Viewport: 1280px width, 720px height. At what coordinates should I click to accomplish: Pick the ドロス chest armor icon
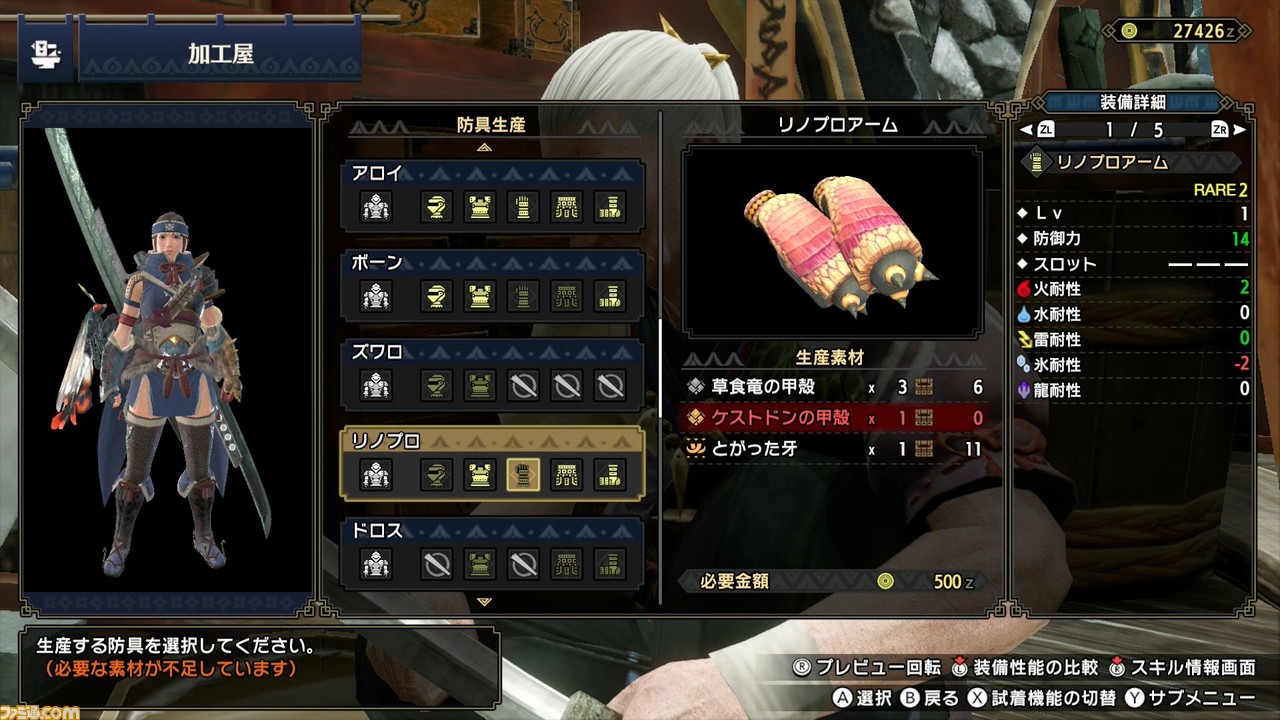click(480, 564)
